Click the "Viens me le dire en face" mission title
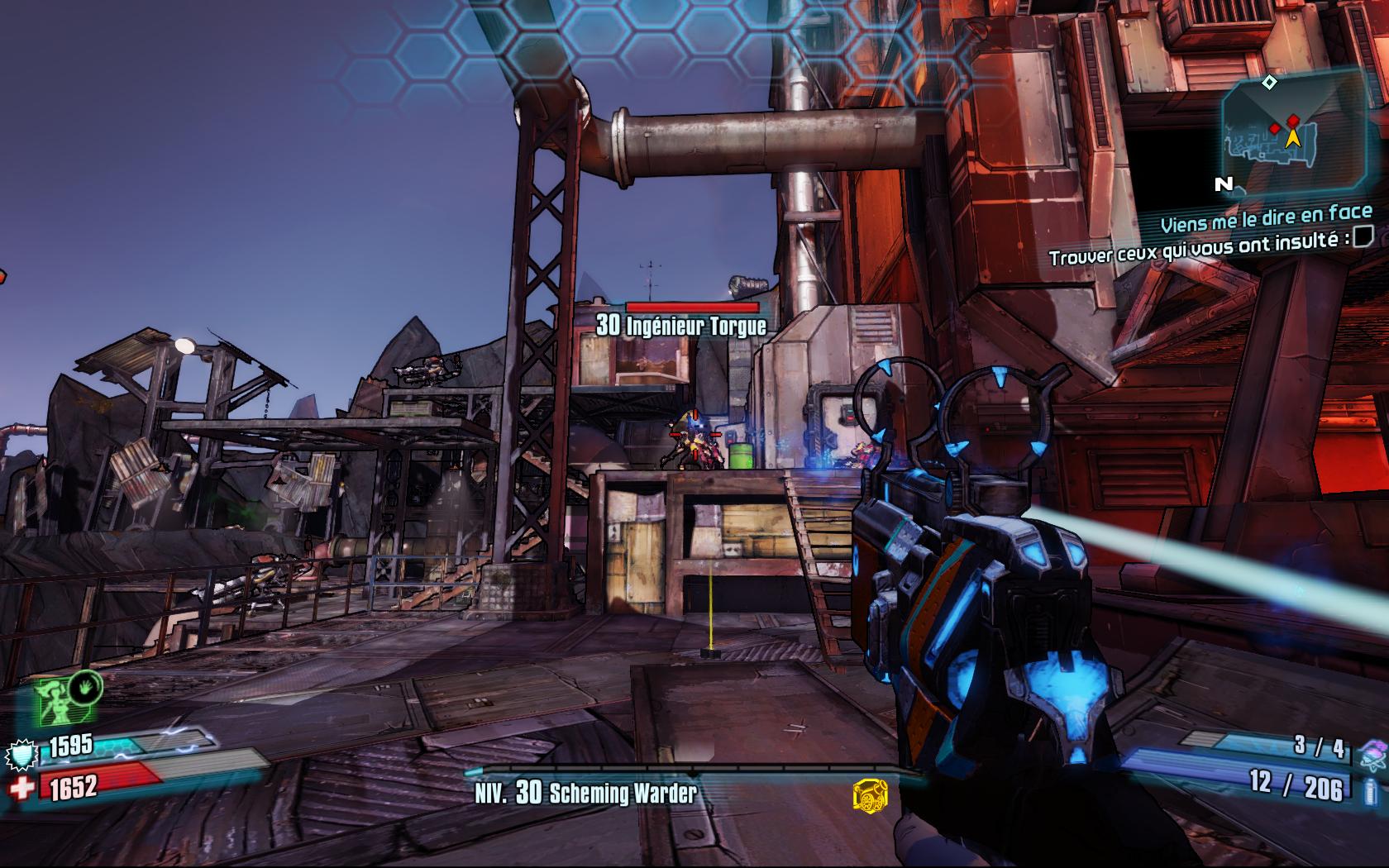This screenshot has height=868, width=1389. (x=1265, y=219)
